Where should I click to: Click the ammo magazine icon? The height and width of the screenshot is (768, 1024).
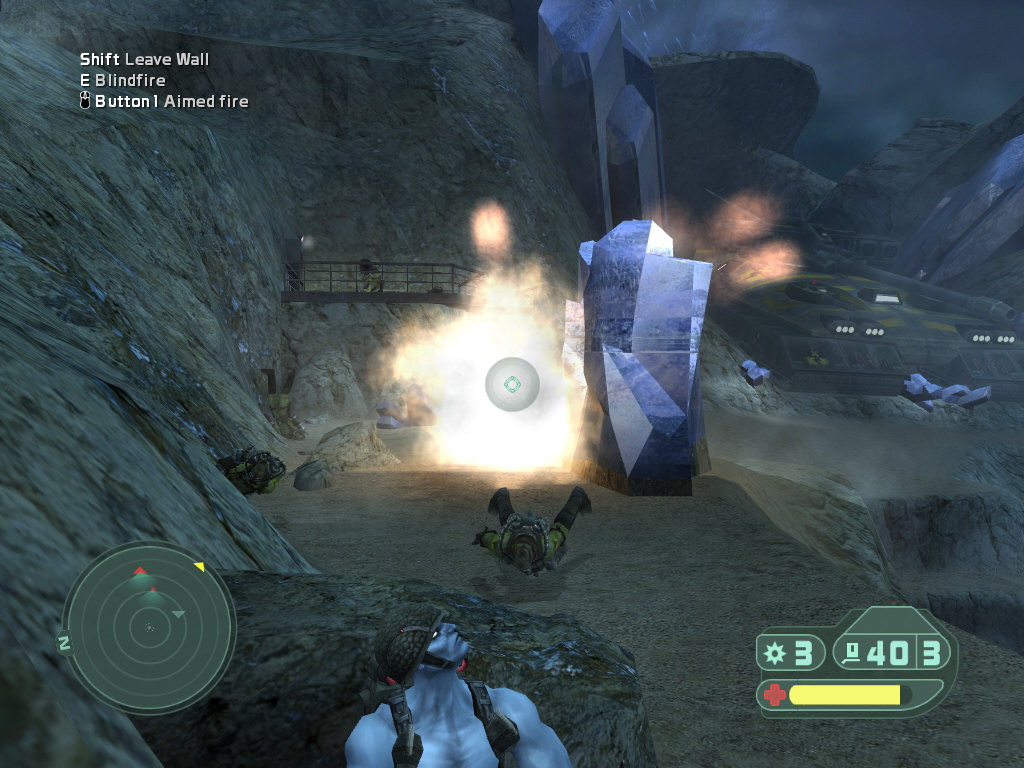point(853,654)
